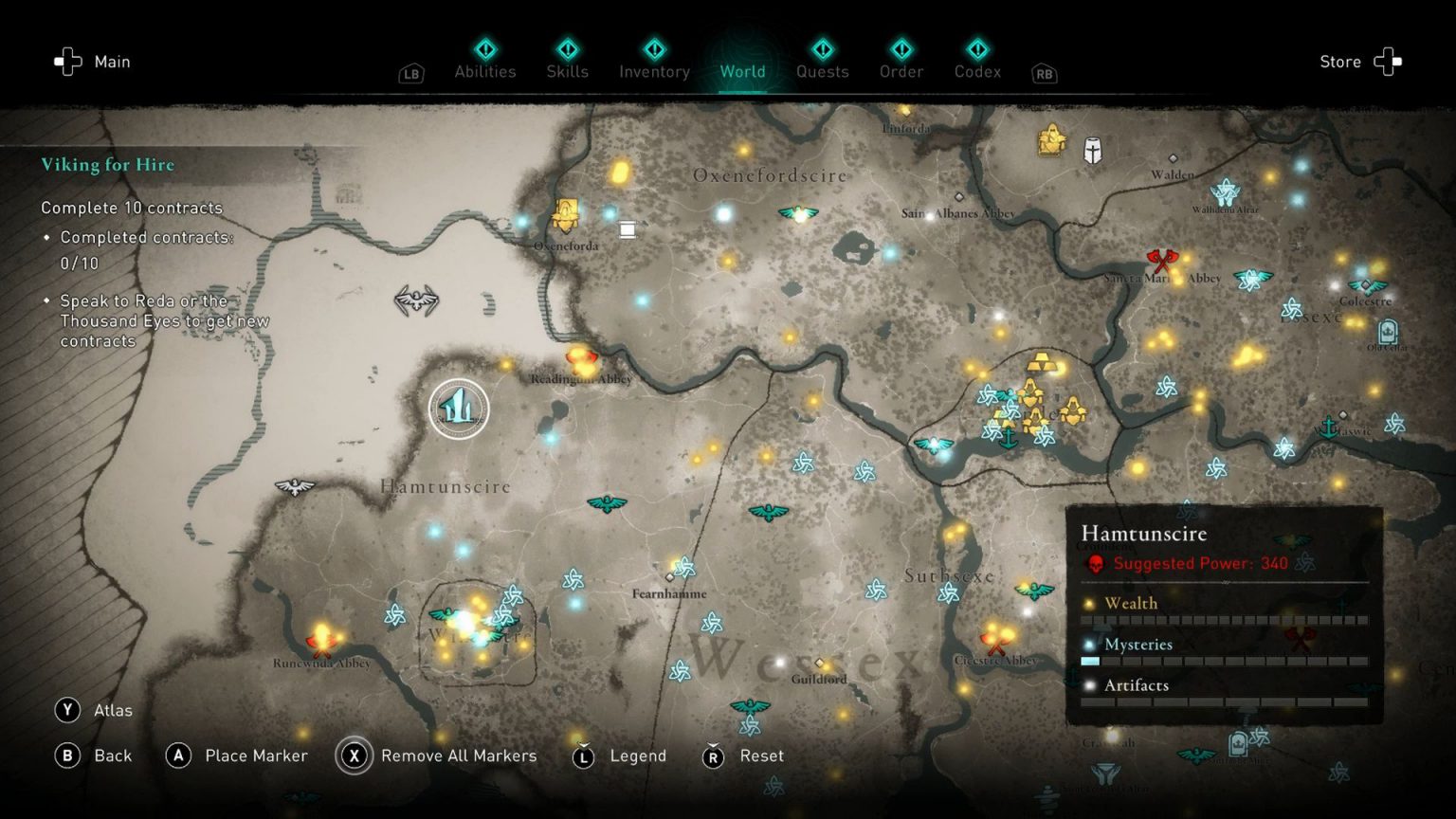This screenshot has width=1456, height=819.
Task: Click the tombstone icon labeled Old Cellar
Action: (x=1387, y=331)
